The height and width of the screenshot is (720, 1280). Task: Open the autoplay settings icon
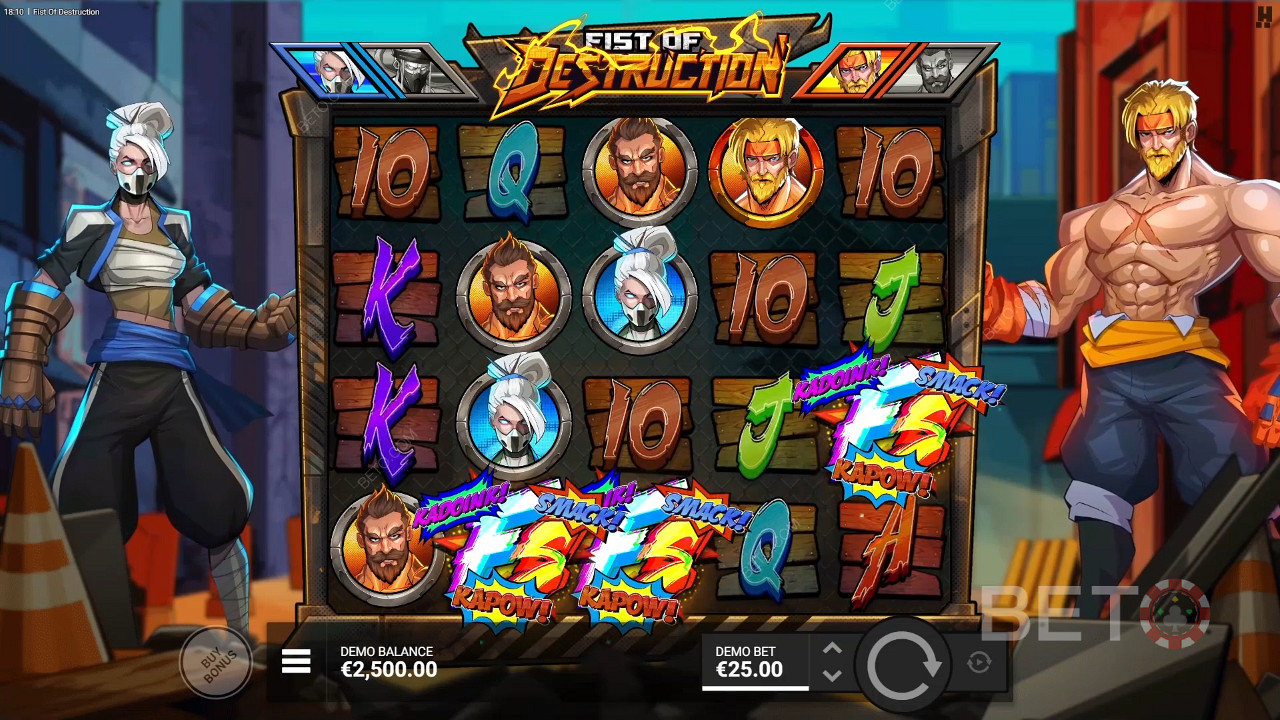point(979,662)
